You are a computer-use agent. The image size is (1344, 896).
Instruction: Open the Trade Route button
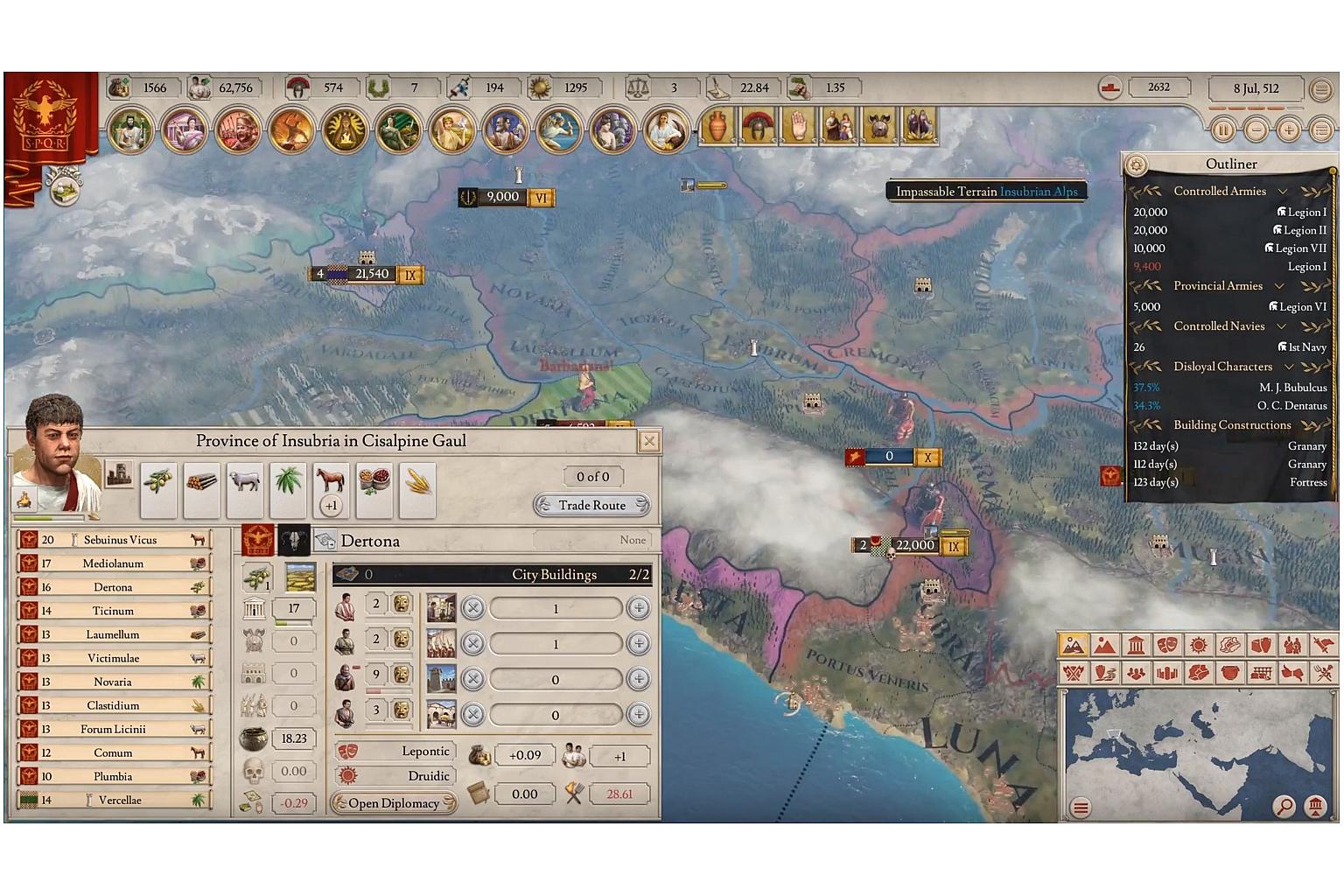click(592, 505)
